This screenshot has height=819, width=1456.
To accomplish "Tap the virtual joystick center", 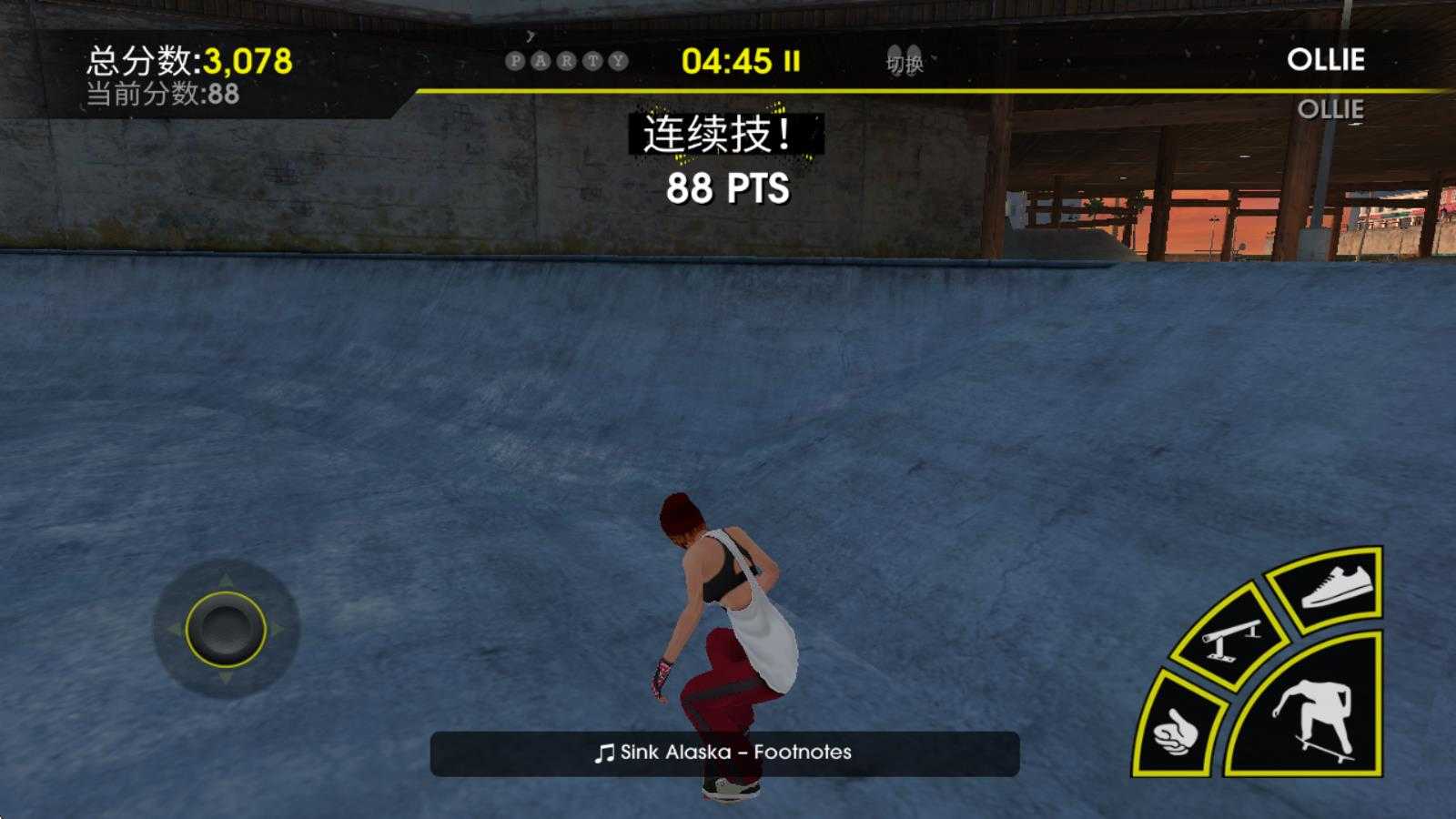I will coord(225,629).
